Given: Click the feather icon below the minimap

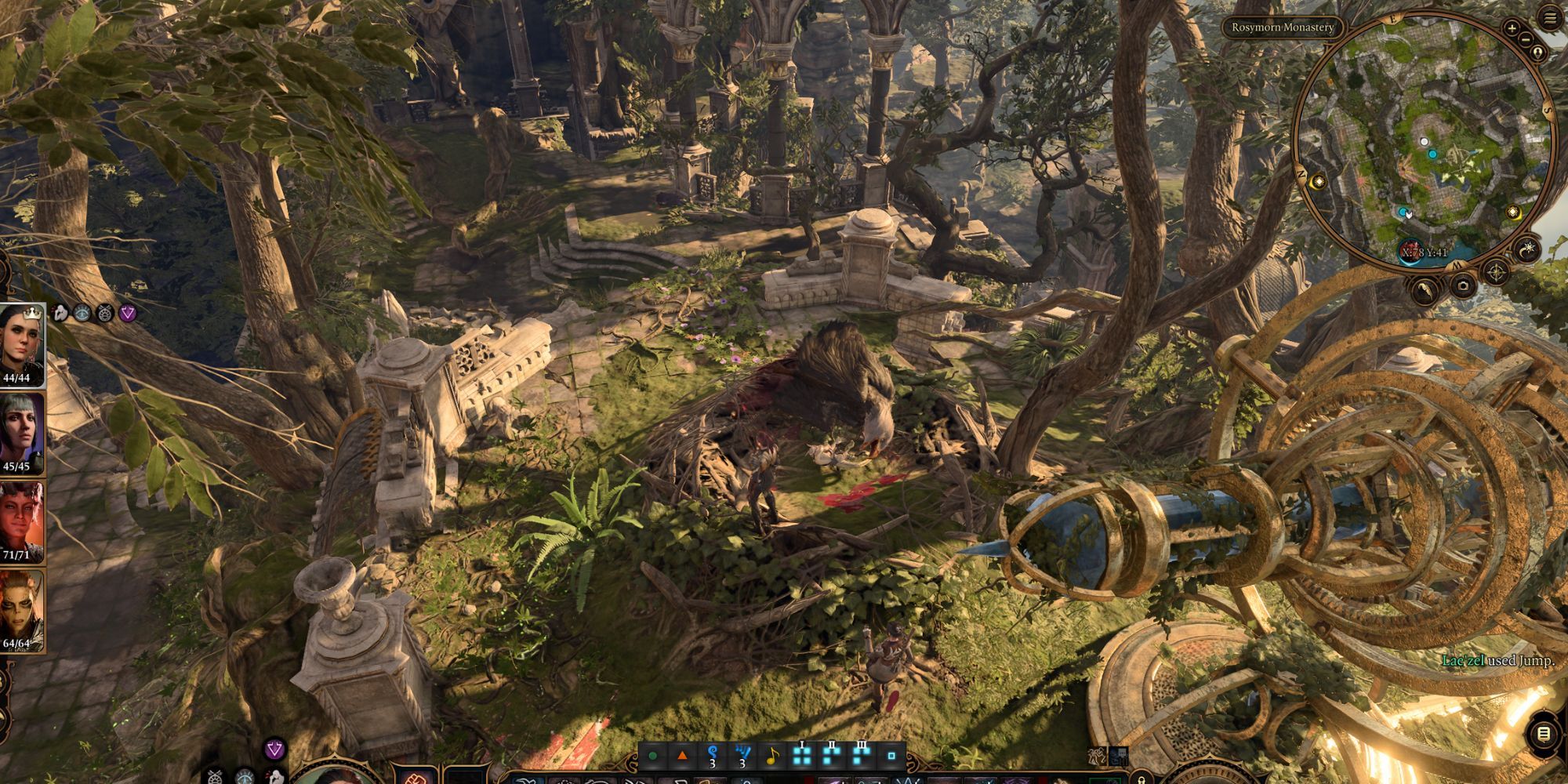Looking at the screenshot, I should (1426, 291).
